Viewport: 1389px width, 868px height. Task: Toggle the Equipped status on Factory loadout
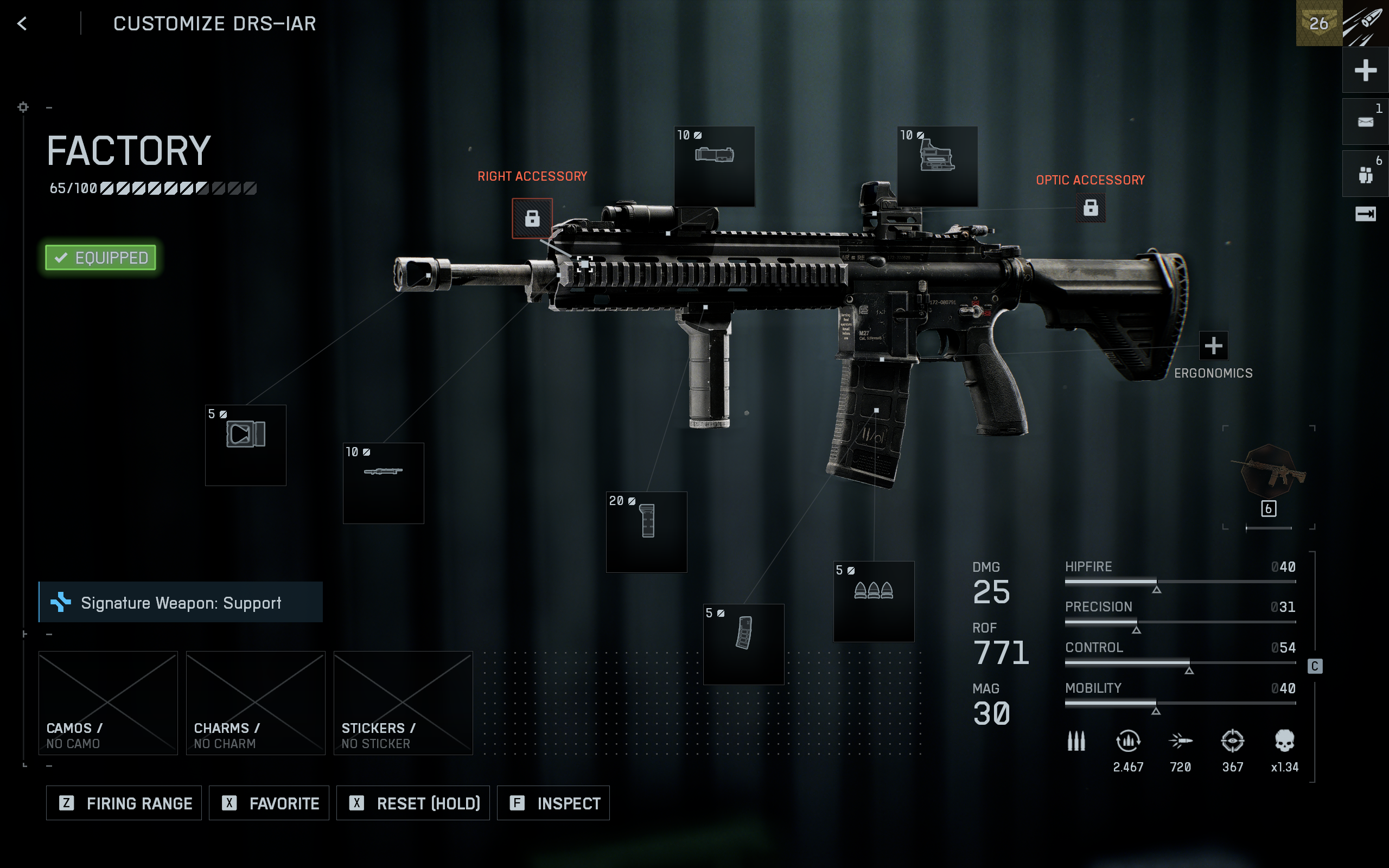click(100, 258)
